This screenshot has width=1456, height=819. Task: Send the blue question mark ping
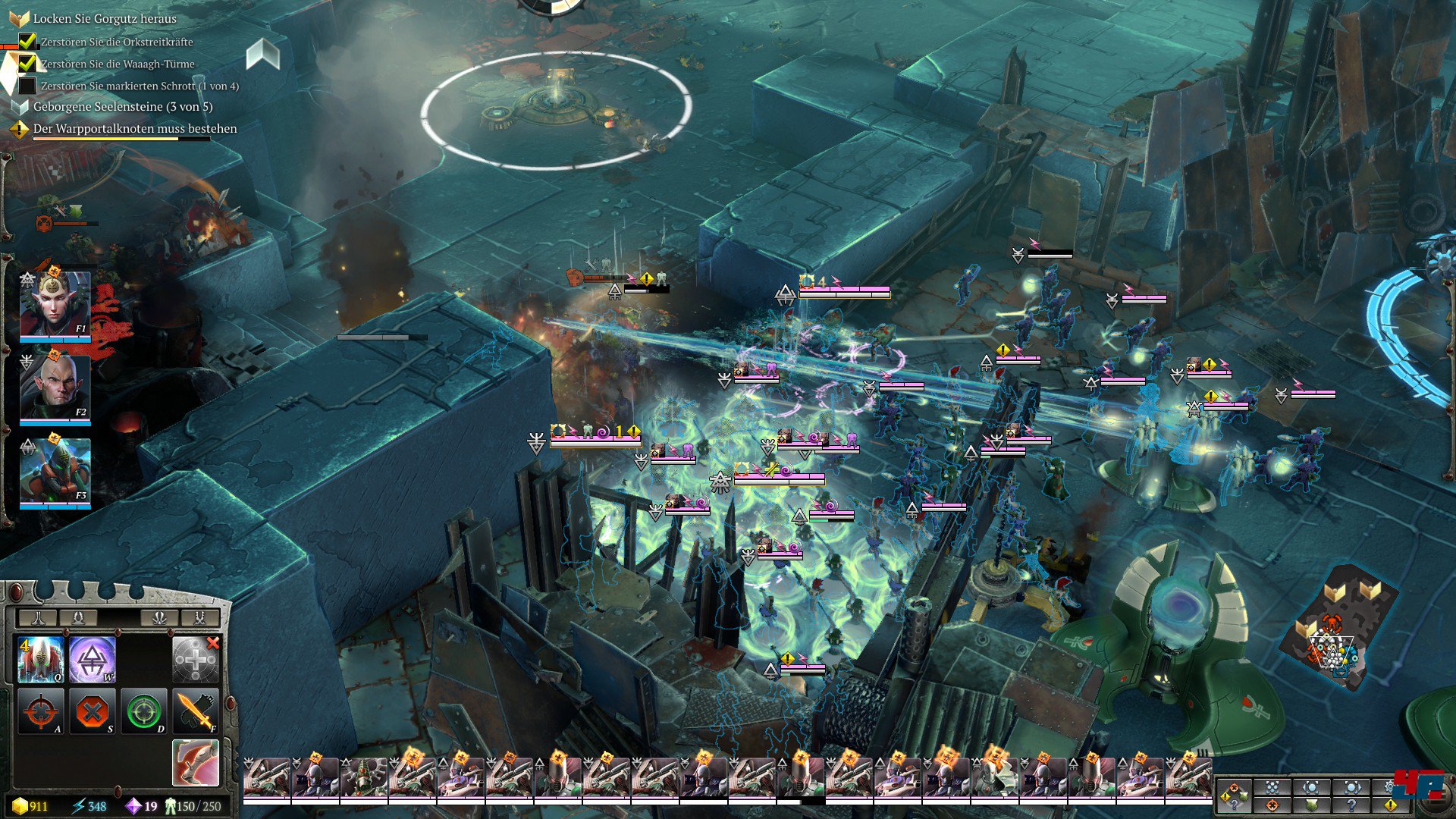tap(1351, 805)
